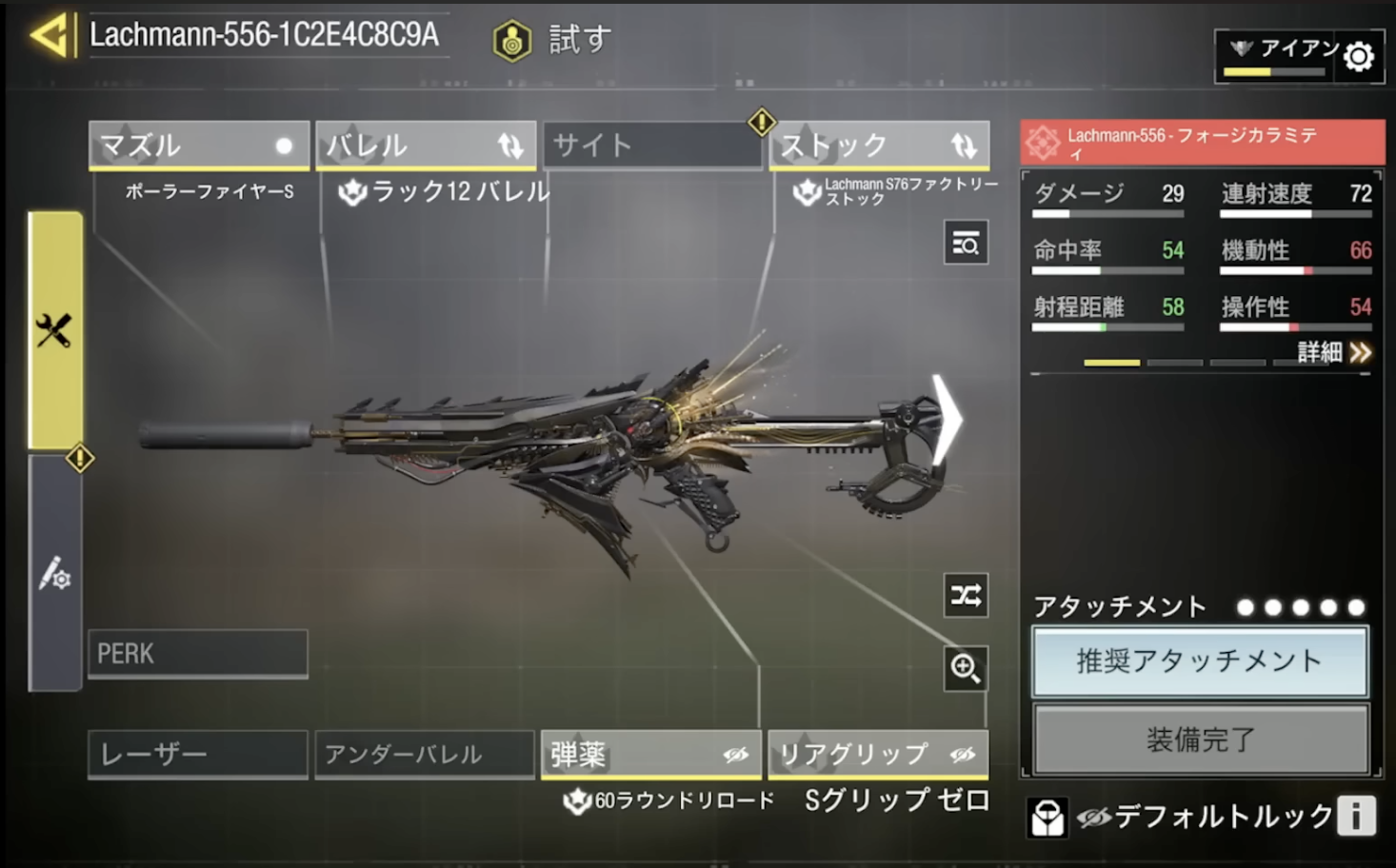The height and width of the screenshot is (868, 1396).
Task: Confirm loadout with 装備完了 button
Action: 1200,740
